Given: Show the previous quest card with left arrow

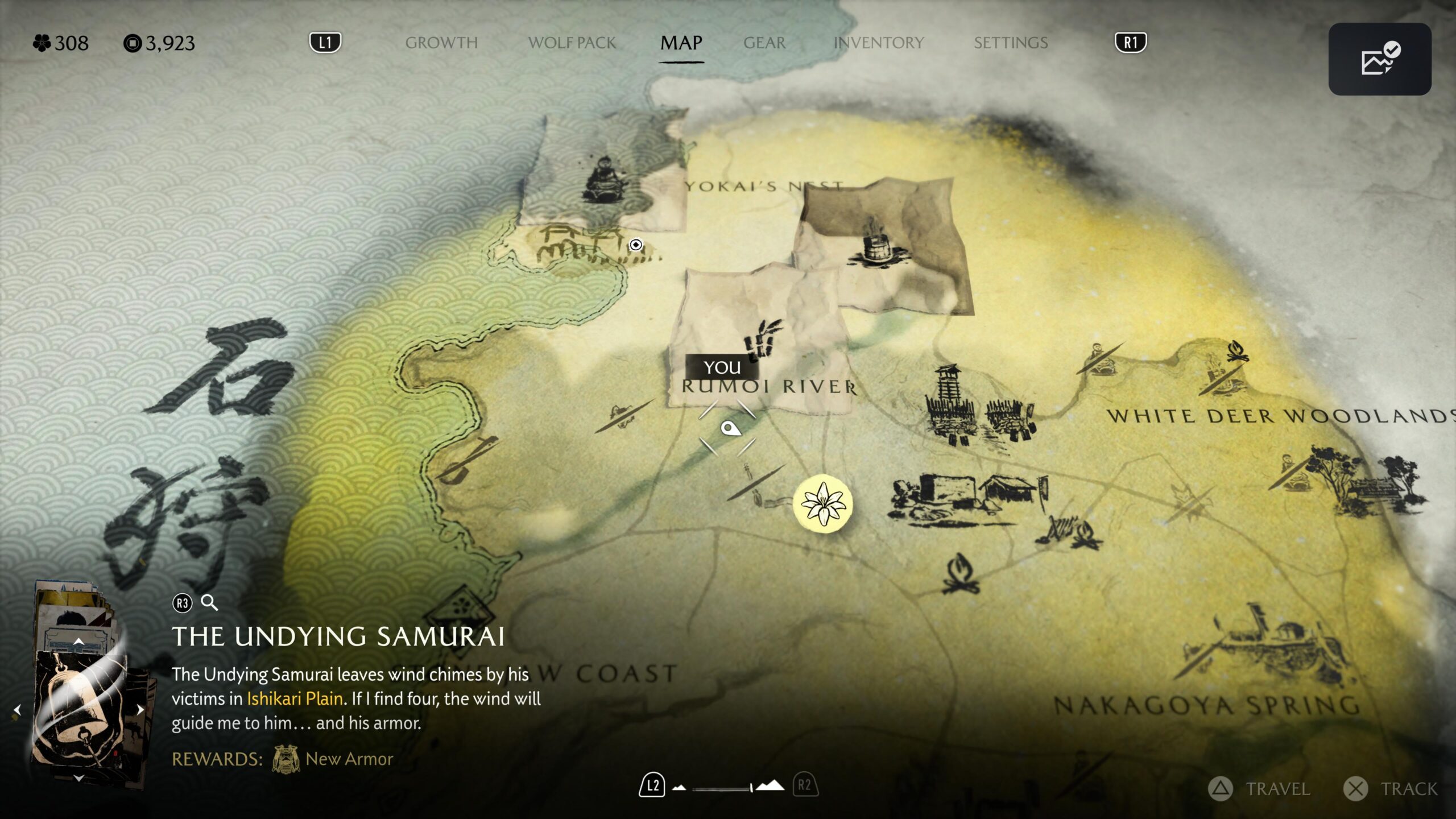Looking at the screenshot, I should pyautogui.click(x=17, y=710).
